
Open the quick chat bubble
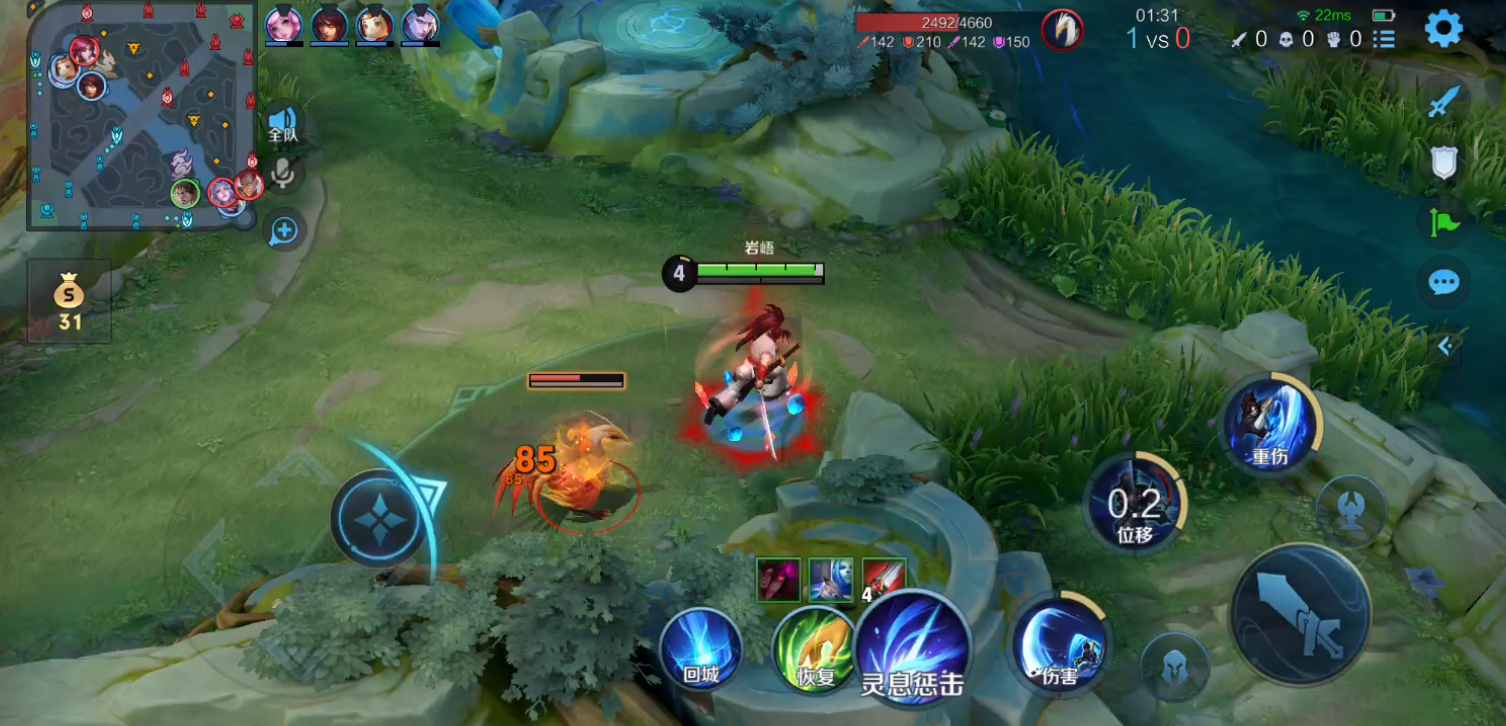[1444, 283]
